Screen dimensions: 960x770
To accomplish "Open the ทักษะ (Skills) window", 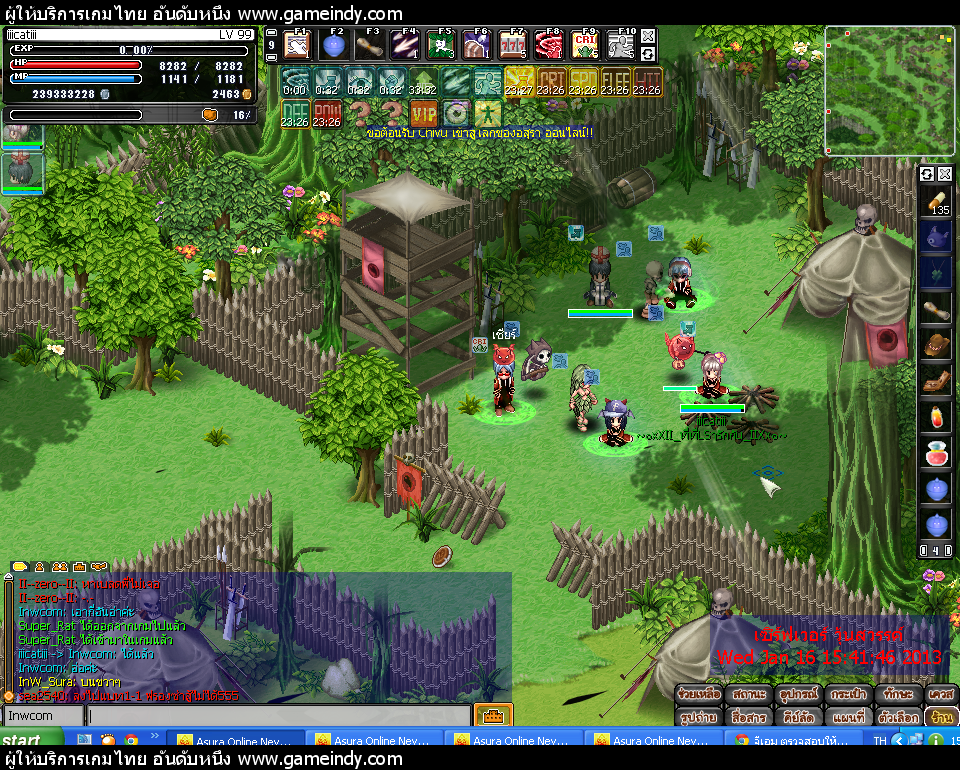I will [x=897, y=693].
